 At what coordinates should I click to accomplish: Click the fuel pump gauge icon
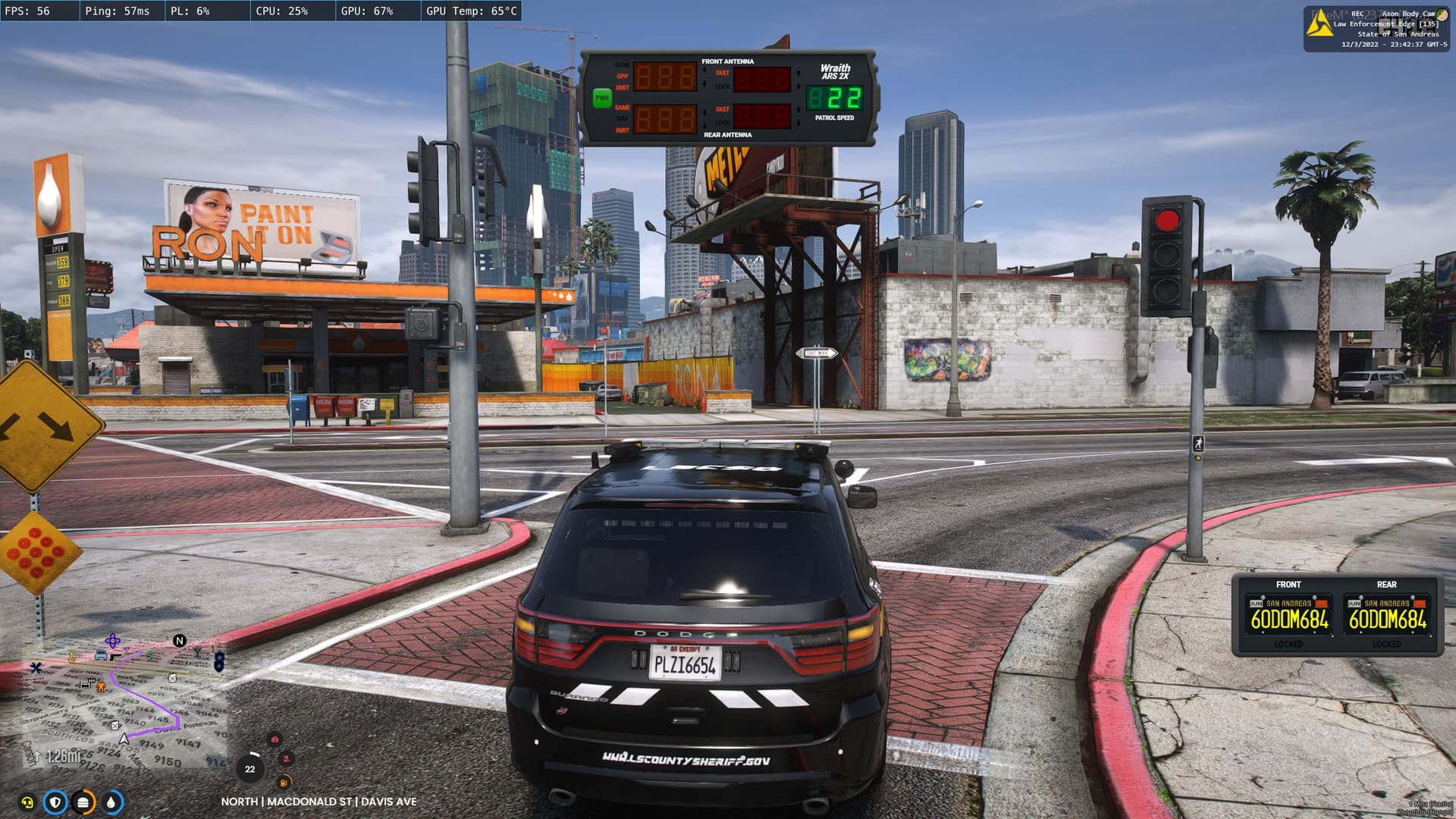click(284, 782)
